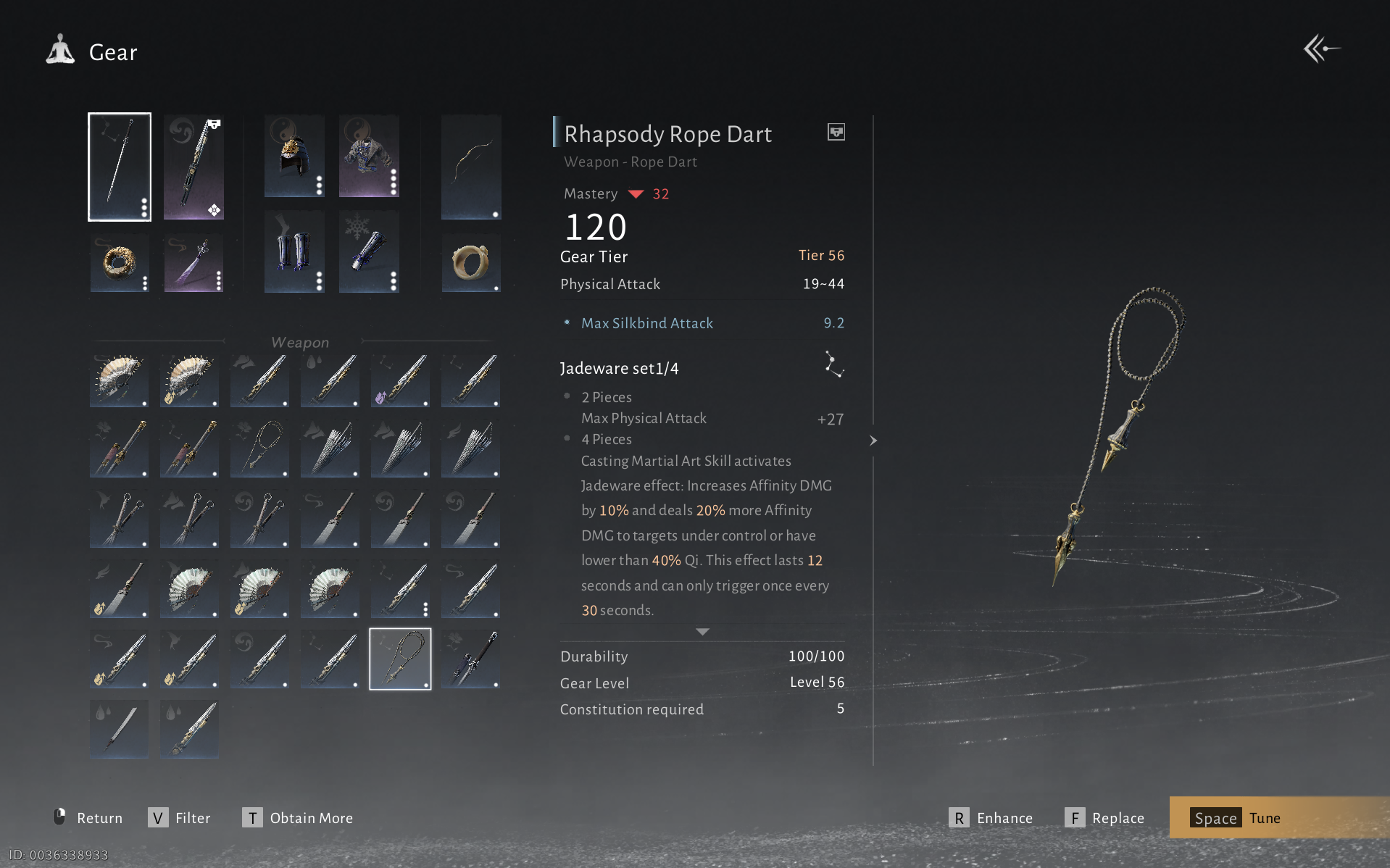Select the equipped bracer slot
Screen dimensions: 1390x868
(369, 252)
